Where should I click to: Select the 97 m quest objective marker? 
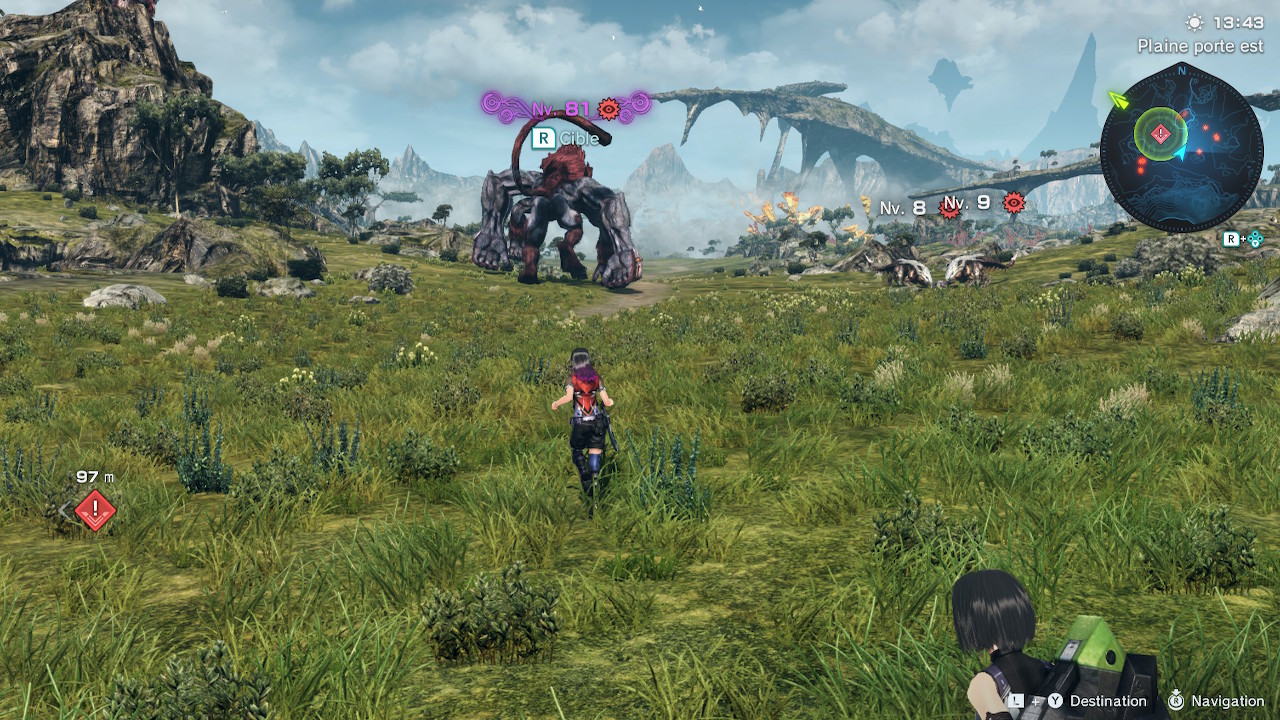pyautogui.click(x=95, y=510)
